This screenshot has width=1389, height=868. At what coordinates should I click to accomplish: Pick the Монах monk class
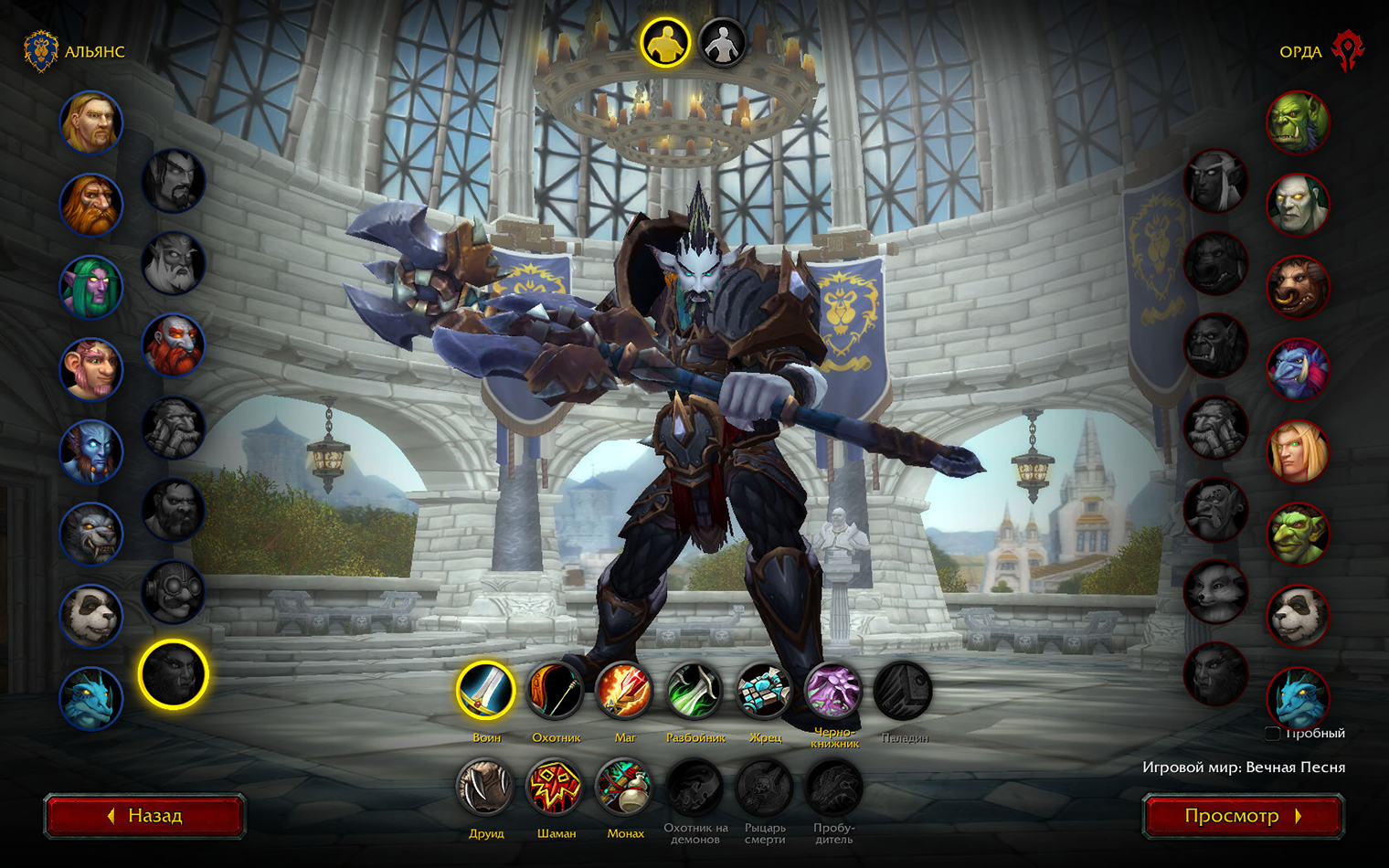coord(625,787)
